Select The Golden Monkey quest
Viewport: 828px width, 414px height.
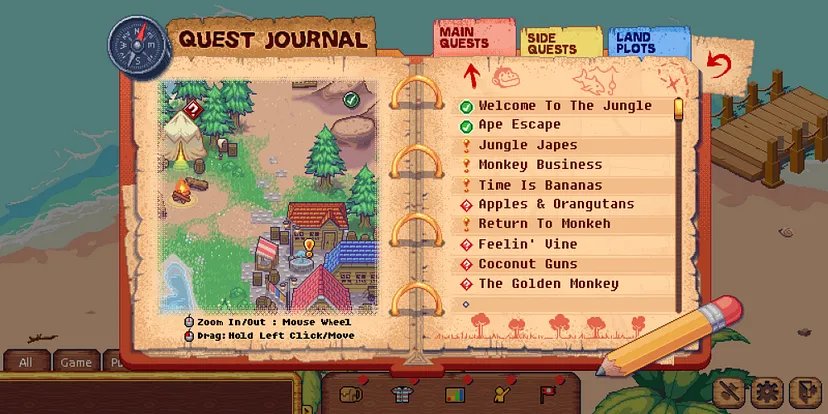coord(548,284)
